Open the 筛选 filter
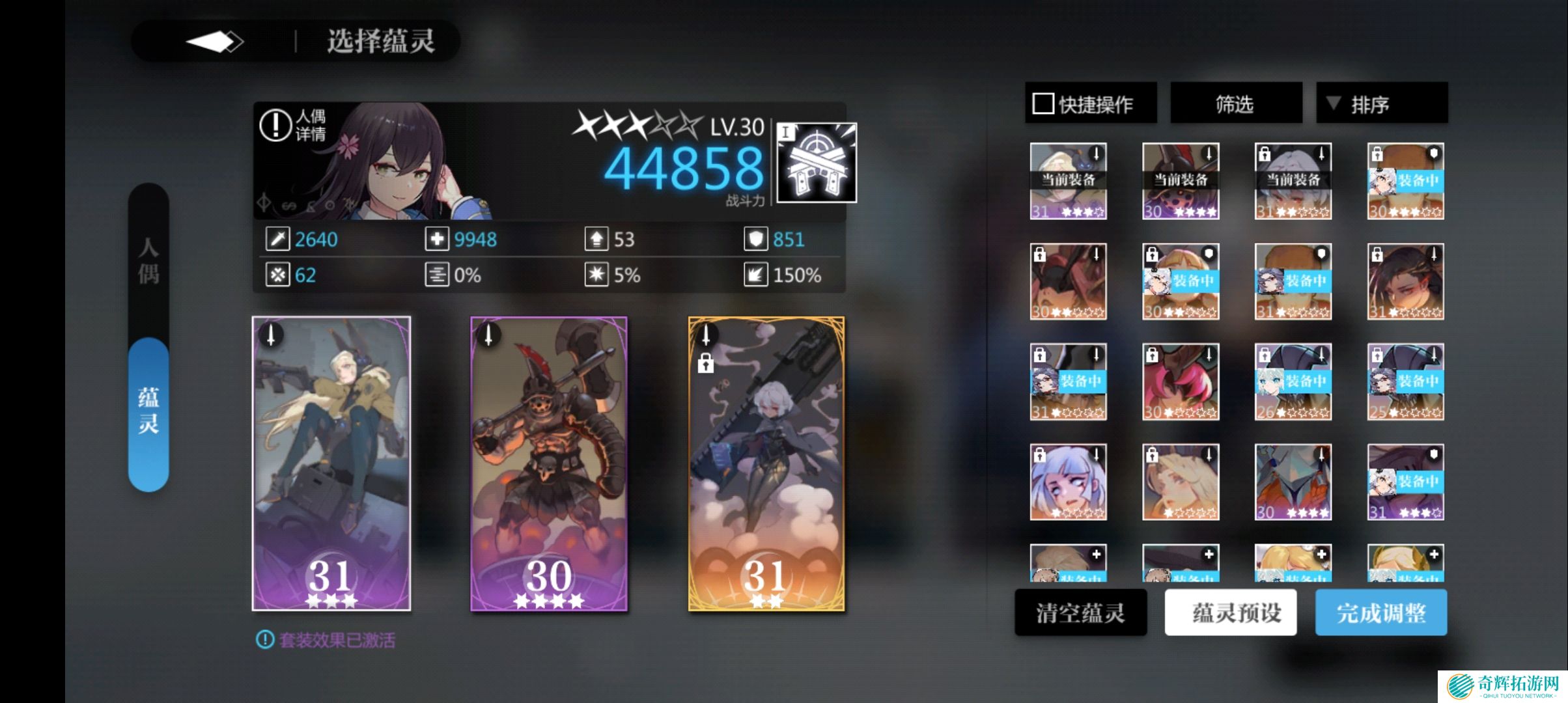The image size is (1568, 703). tap(1235, 103)
